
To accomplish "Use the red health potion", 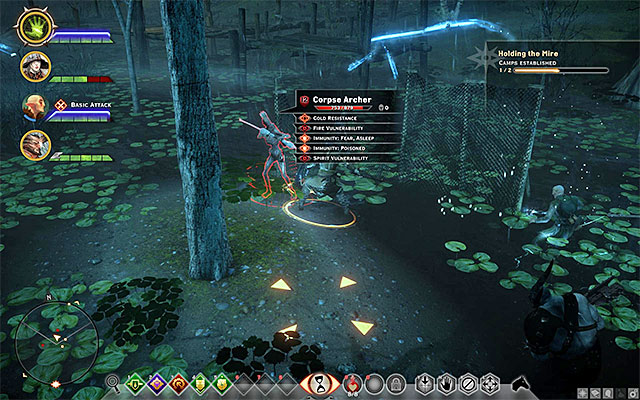I will tap(351, 382).
